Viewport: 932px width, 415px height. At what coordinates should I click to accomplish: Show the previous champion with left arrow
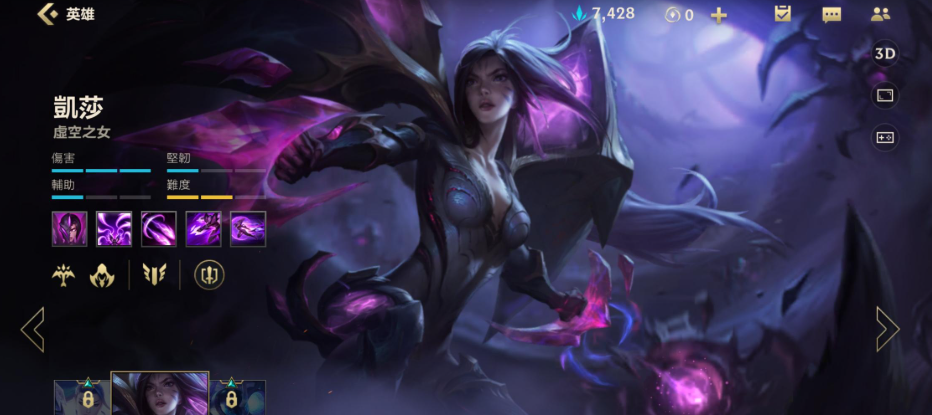pos(32,329)
